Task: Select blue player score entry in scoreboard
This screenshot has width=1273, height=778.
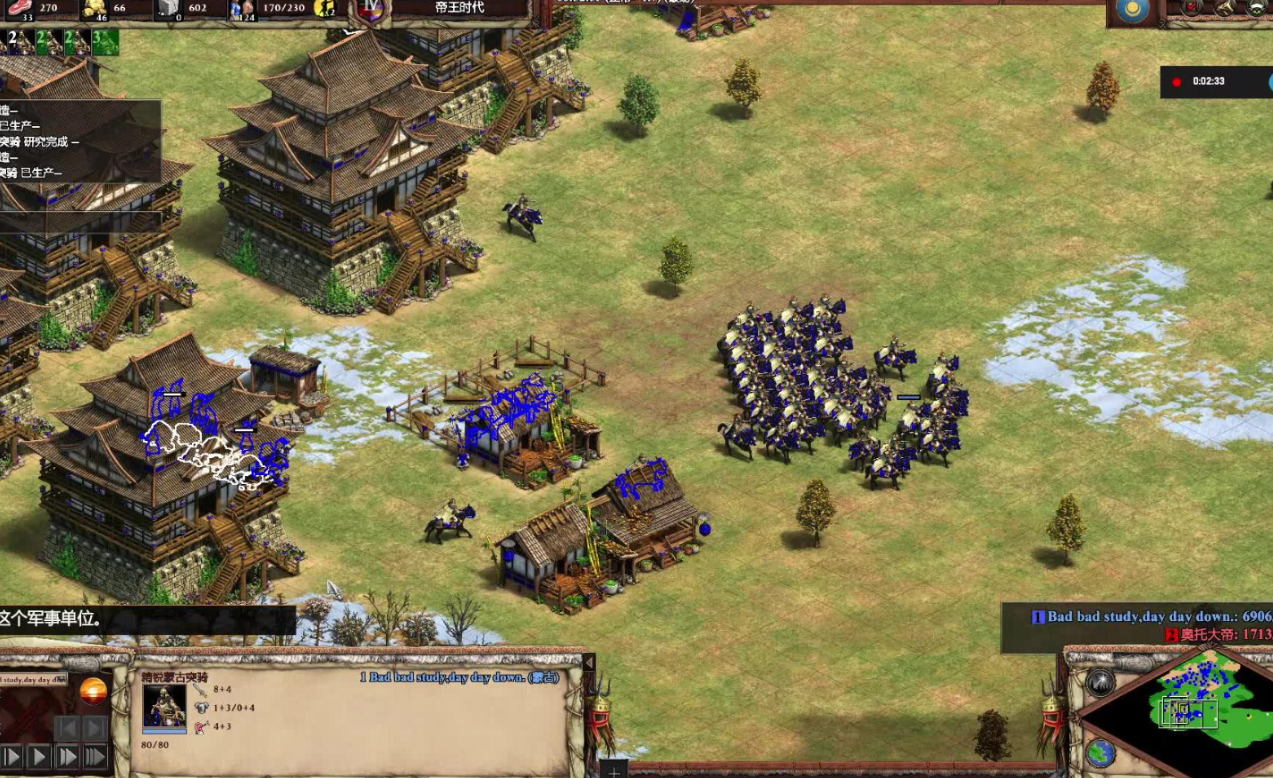Action: tap(1150, 616)
